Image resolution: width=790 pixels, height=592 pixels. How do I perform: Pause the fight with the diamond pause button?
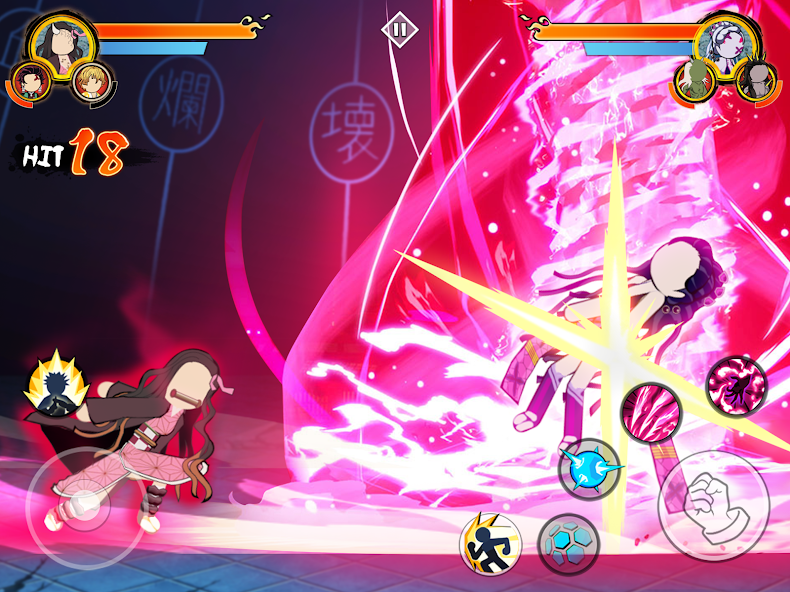pos(399,29)
